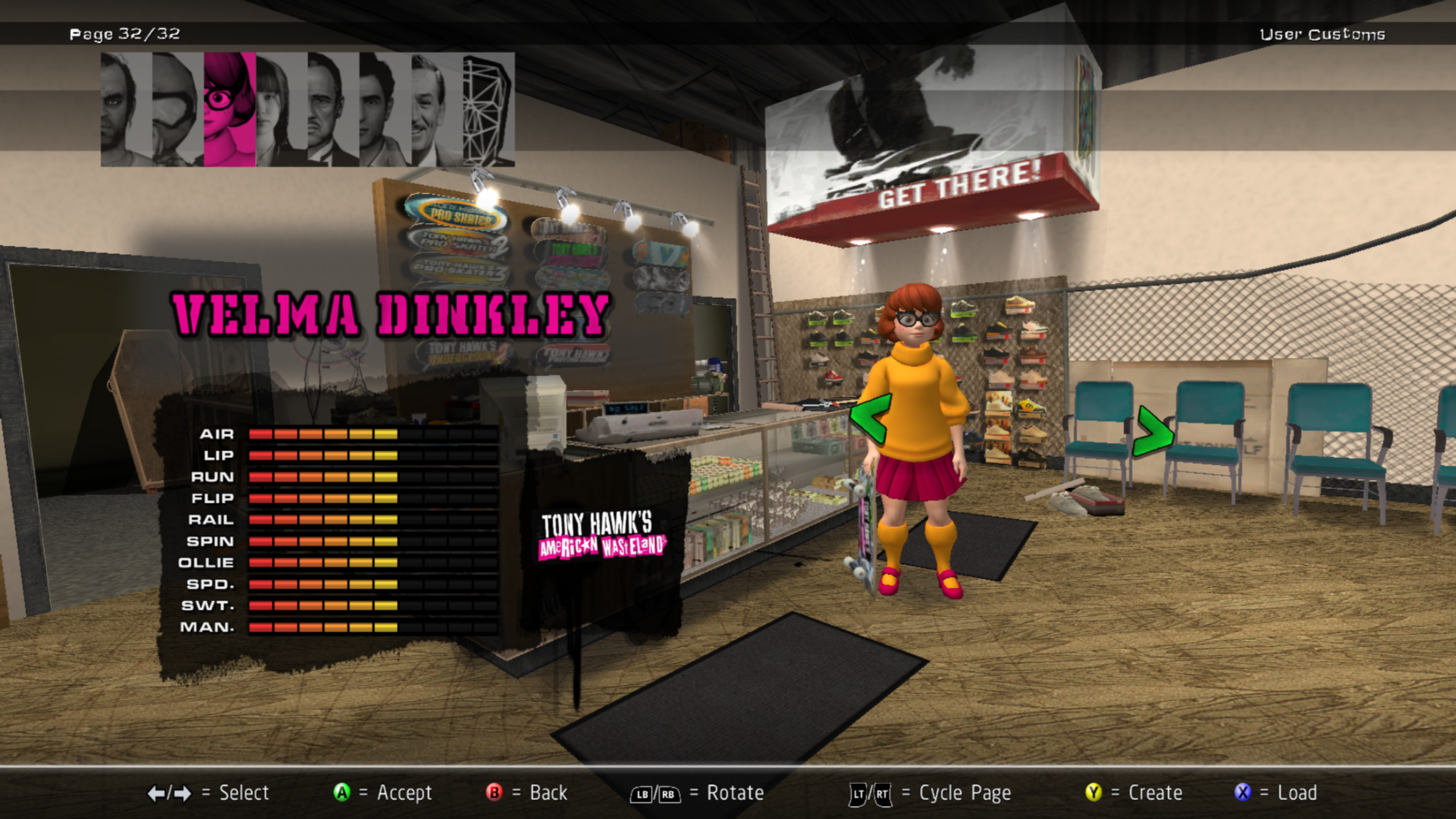Select the highlighted pink Velma portrait
This screenshot has width=1456, height=819.
point(229,109)
